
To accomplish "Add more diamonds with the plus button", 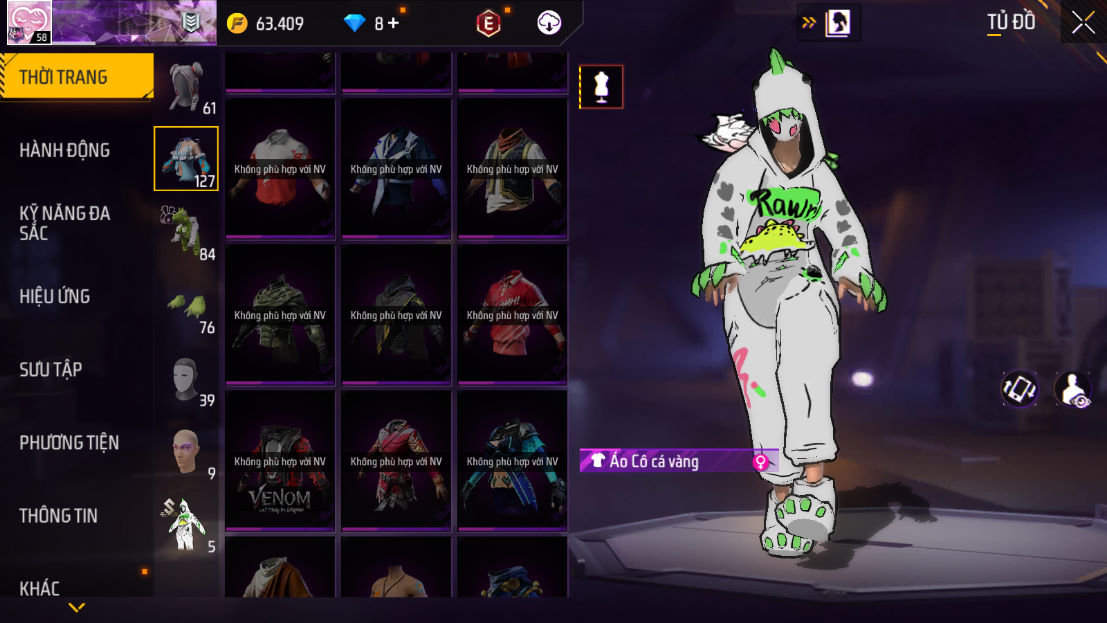I will [393, 23].
